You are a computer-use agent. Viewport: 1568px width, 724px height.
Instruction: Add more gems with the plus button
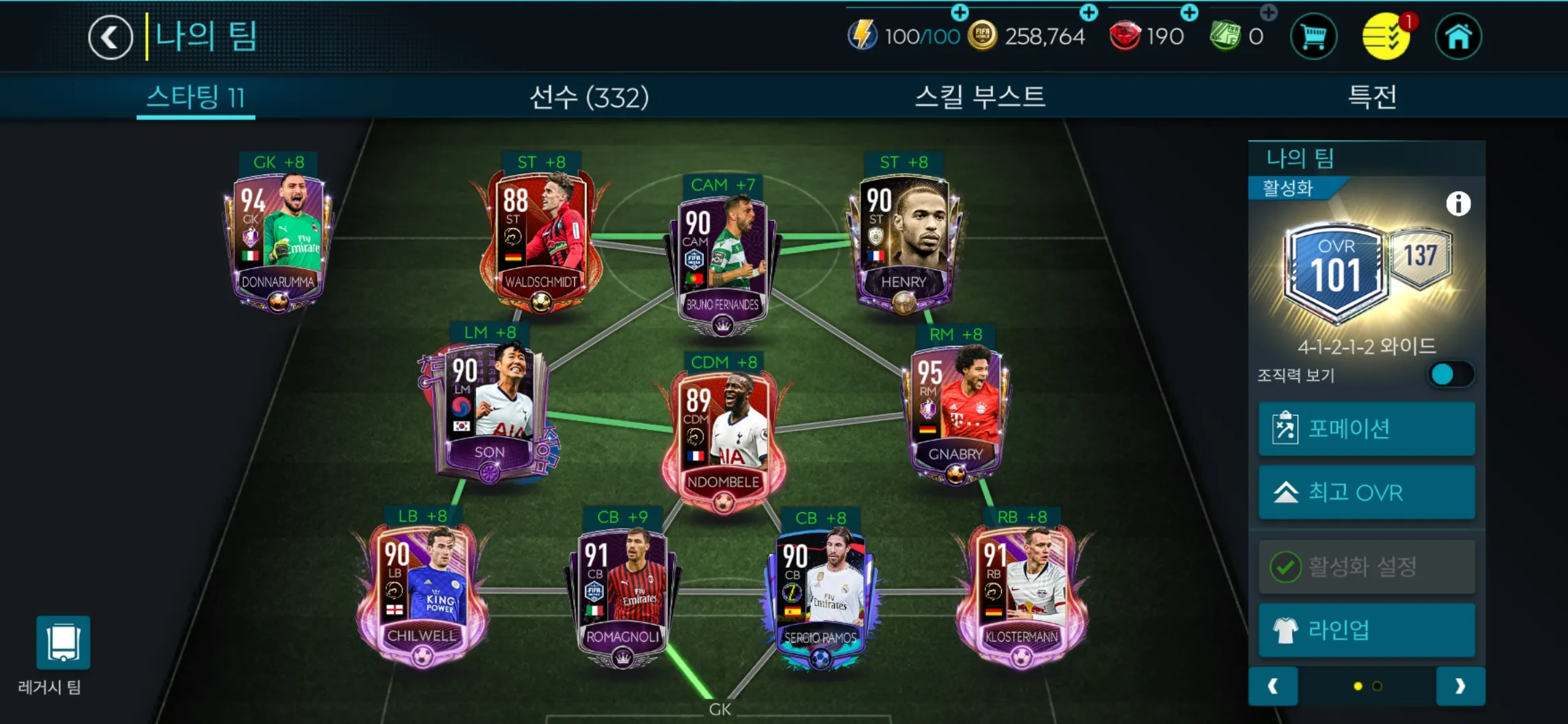(x=1189, y=13)
